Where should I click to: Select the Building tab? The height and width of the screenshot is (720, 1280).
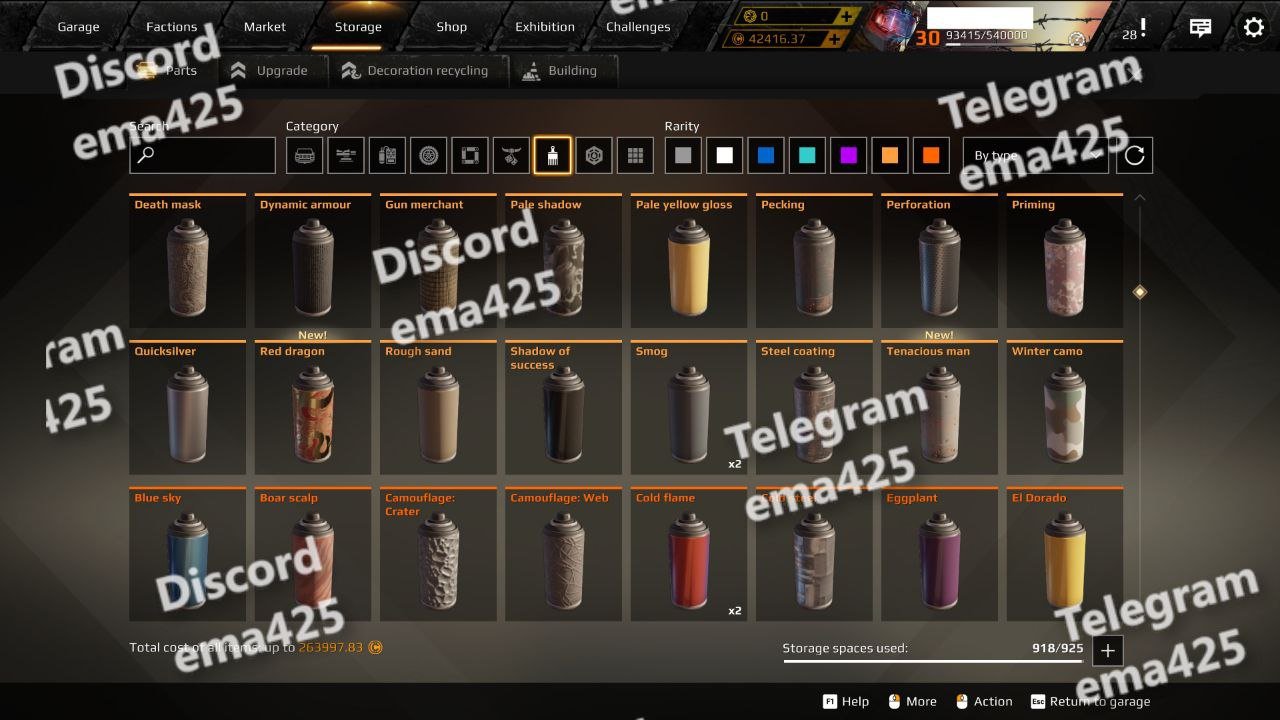click(x=560, y=71)
